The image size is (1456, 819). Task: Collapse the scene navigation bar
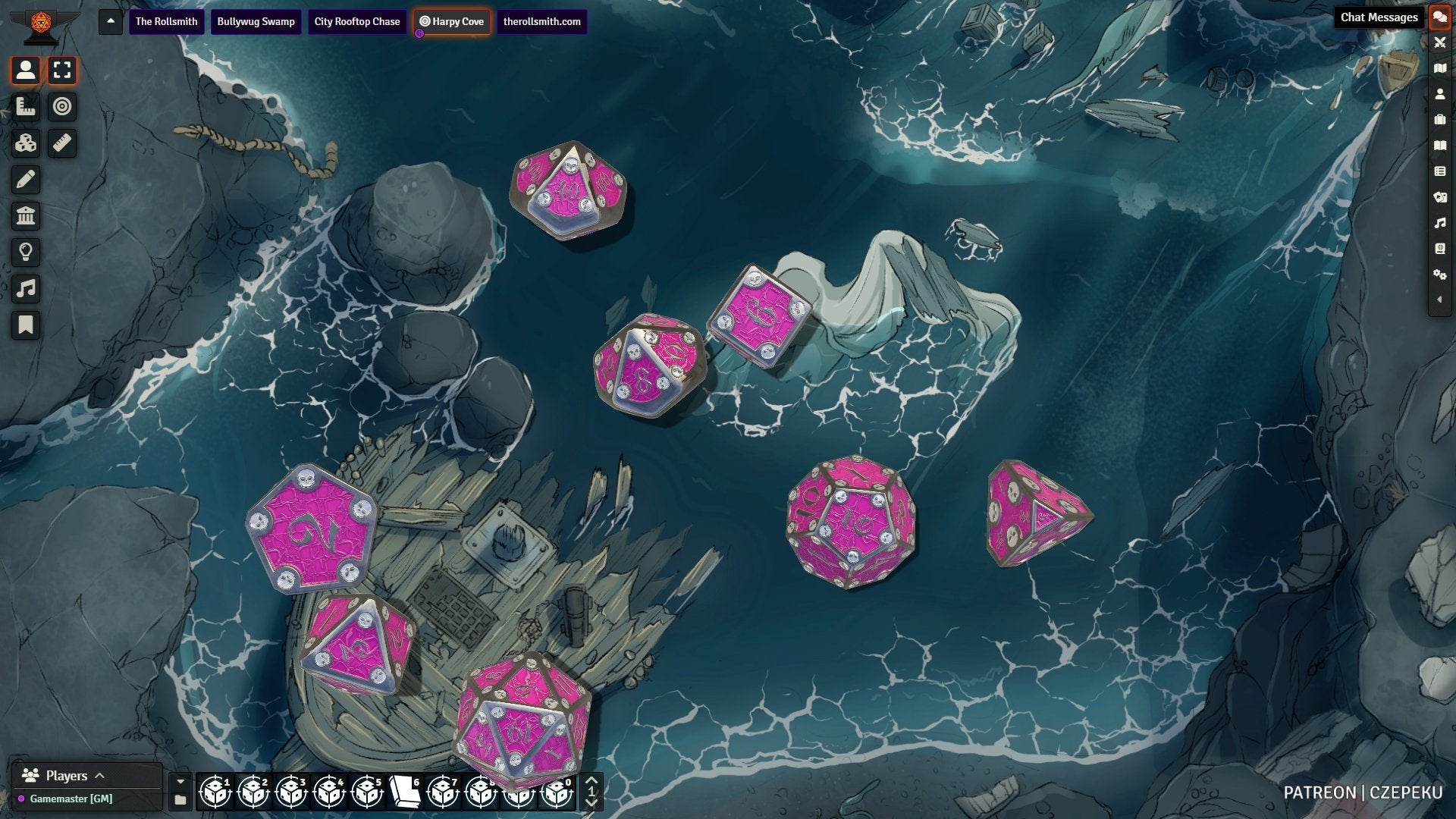[111, 21]
